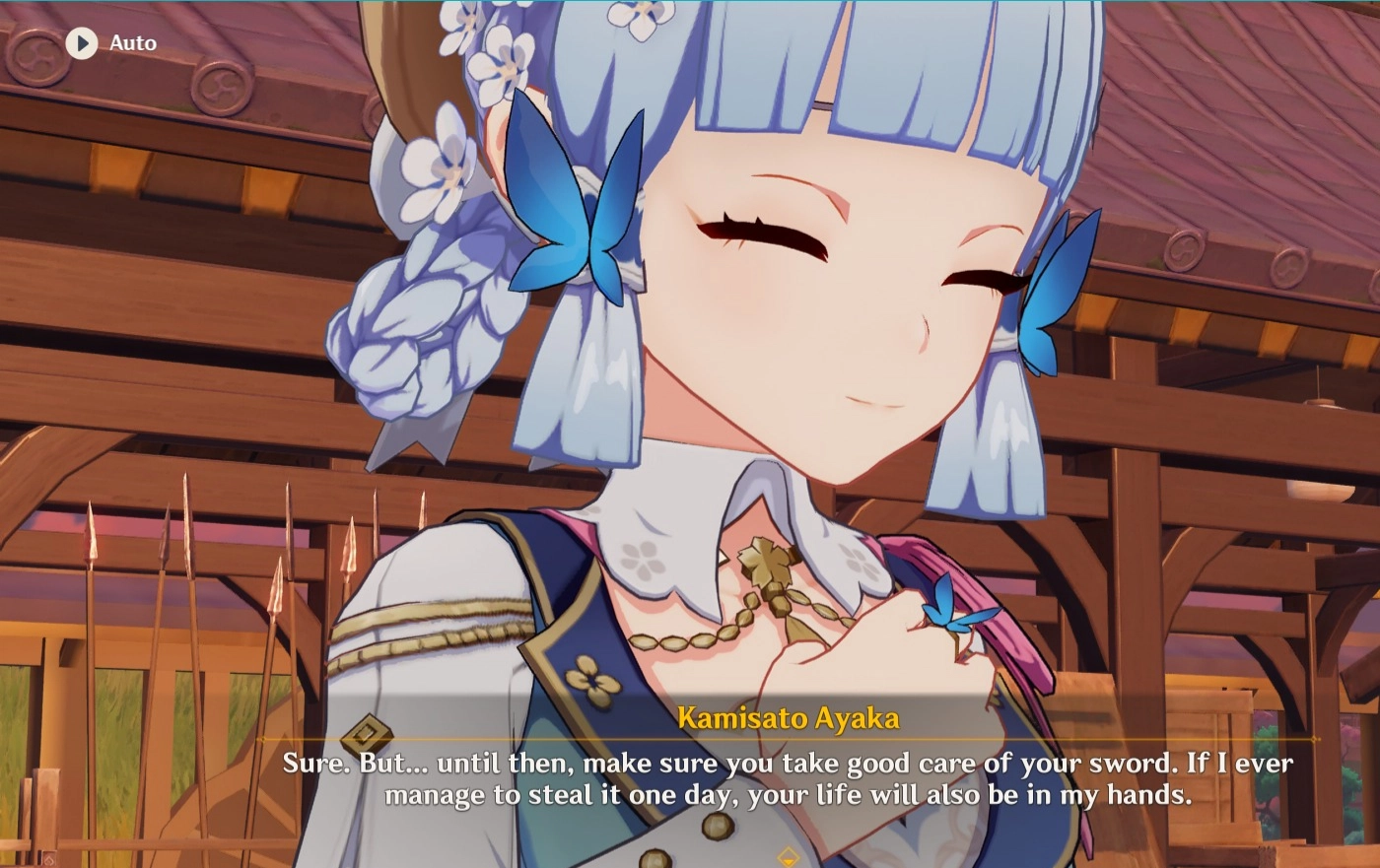Click the Auto text label
Viewport: 1380px width, 868px height.
click(133, 42)
